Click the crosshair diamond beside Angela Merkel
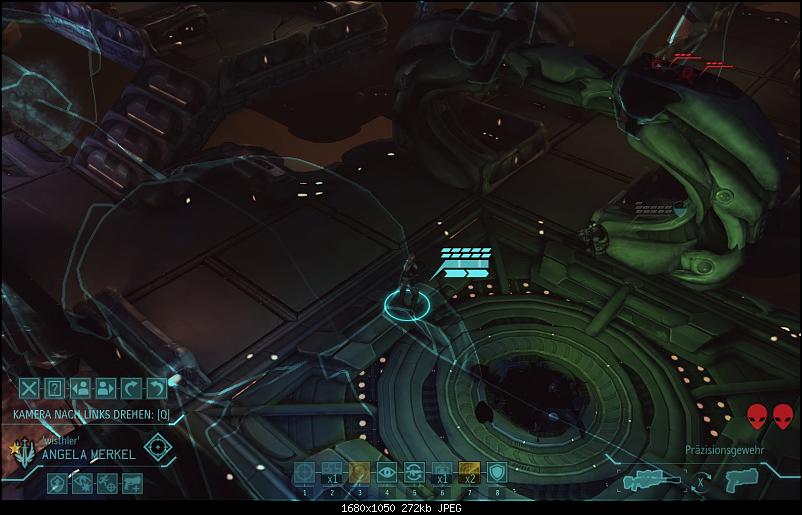This screenshot has height=515, width=802. [x=156, y=446]
